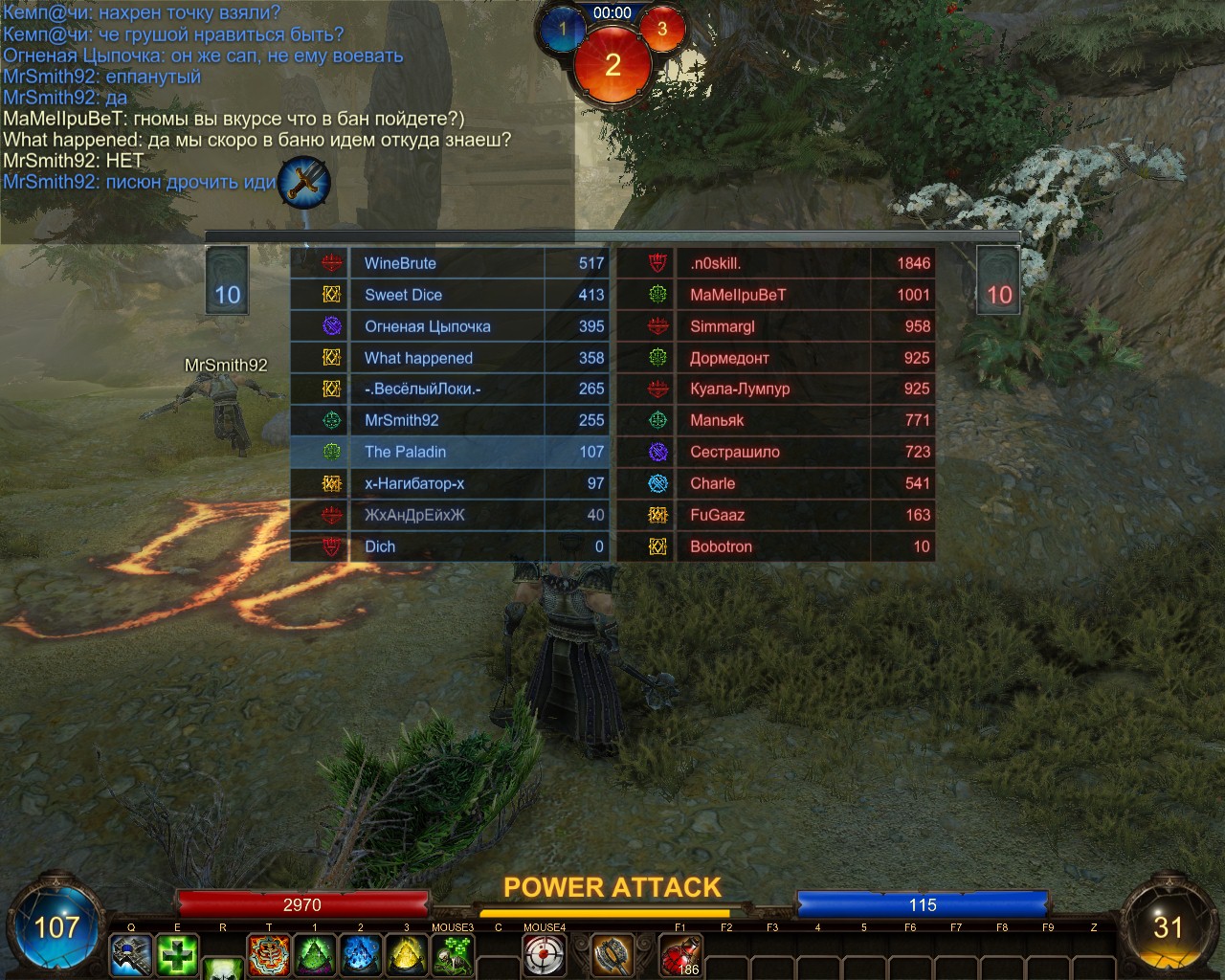
Task: Activate the hammer ability in slot Q
Action: [x=131, y=954]
